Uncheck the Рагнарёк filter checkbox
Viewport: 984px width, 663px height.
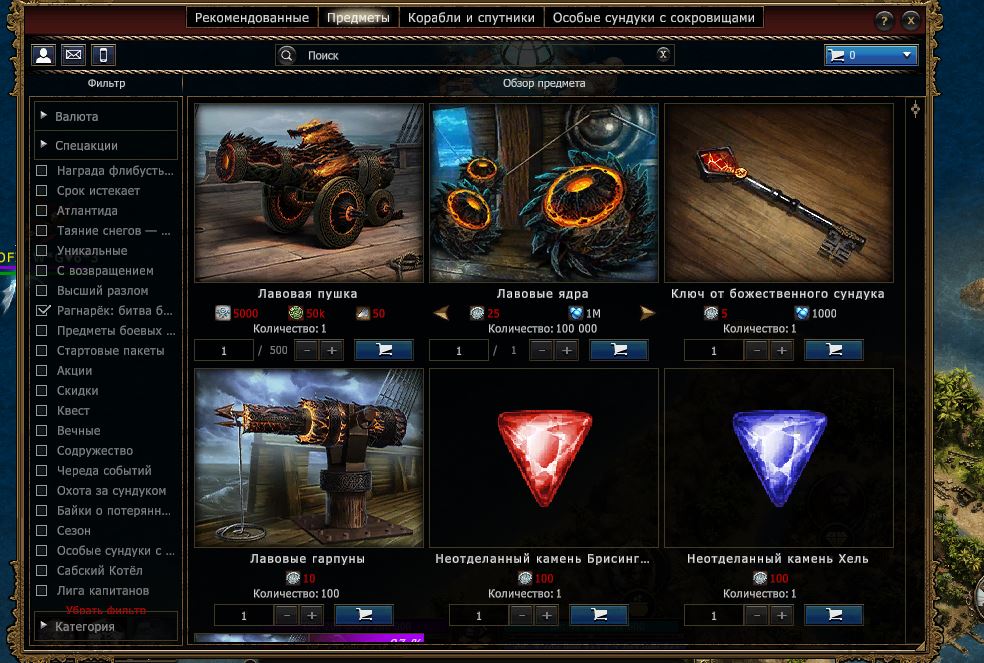[x=42, y=311]
